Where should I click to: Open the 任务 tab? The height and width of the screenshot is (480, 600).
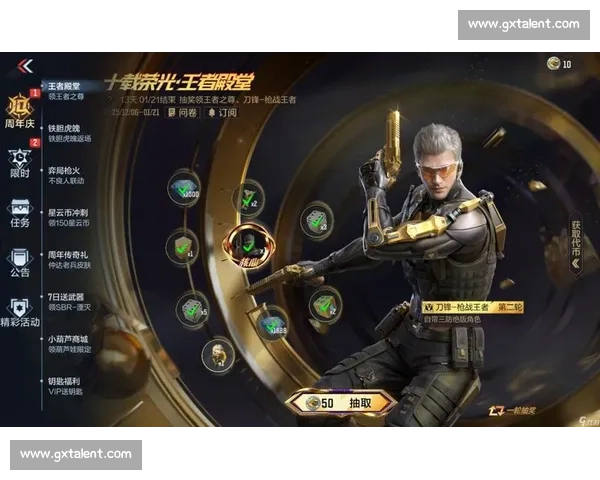[x=21, y=213]
